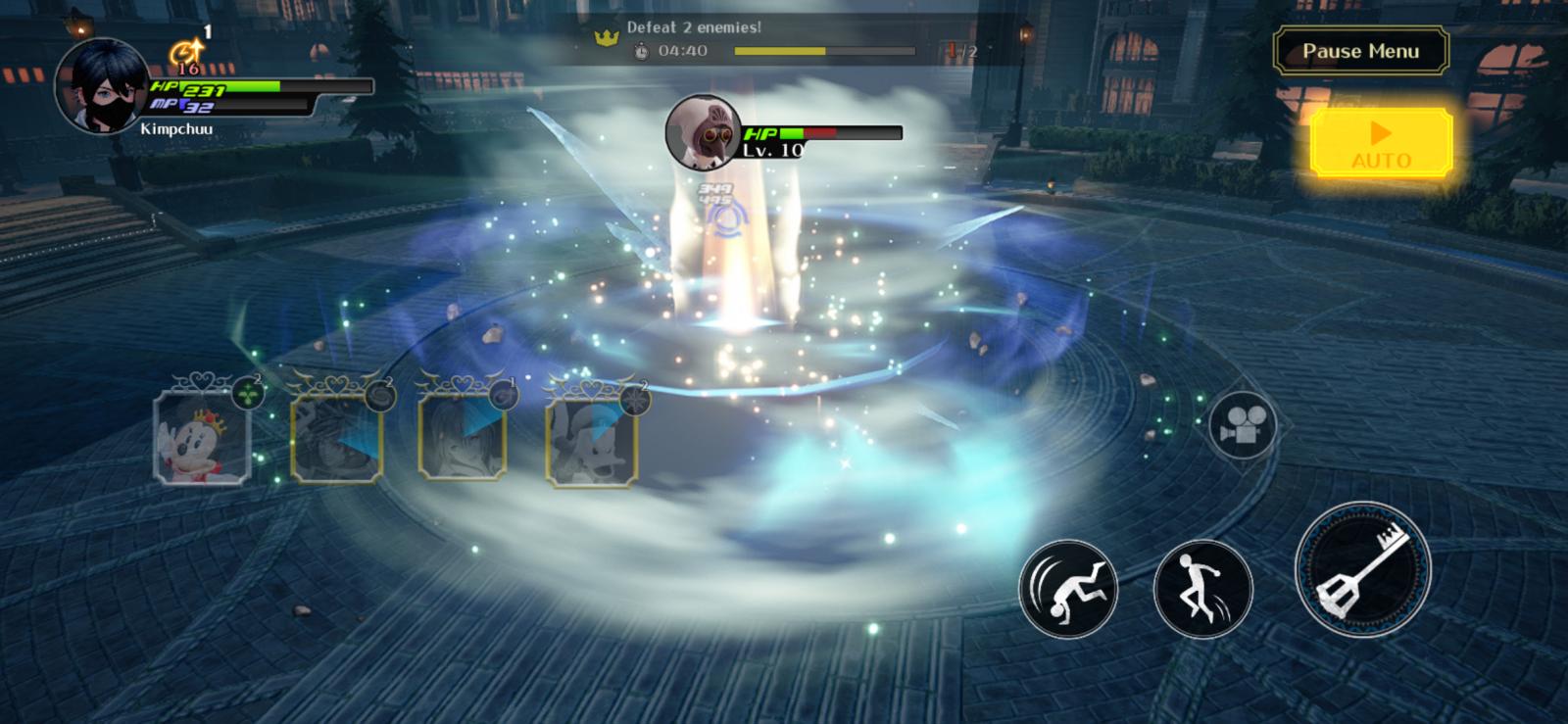The height and width of the screenshot is (724, 1568).
Task: Tap Kimpchuu's player portrait
Action: point(103,86)
